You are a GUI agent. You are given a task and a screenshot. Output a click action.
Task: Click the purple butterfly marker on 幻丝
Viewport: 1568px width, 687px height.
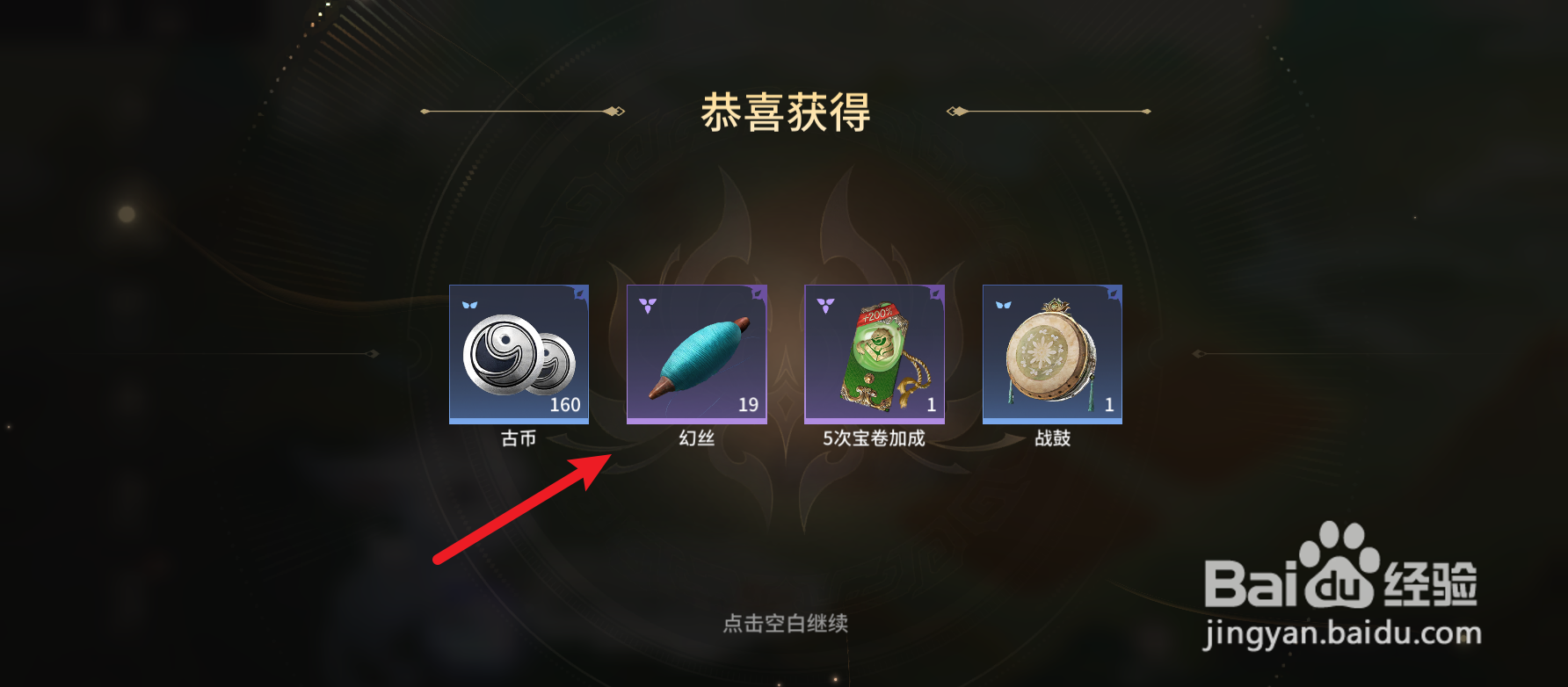(648, 306)
